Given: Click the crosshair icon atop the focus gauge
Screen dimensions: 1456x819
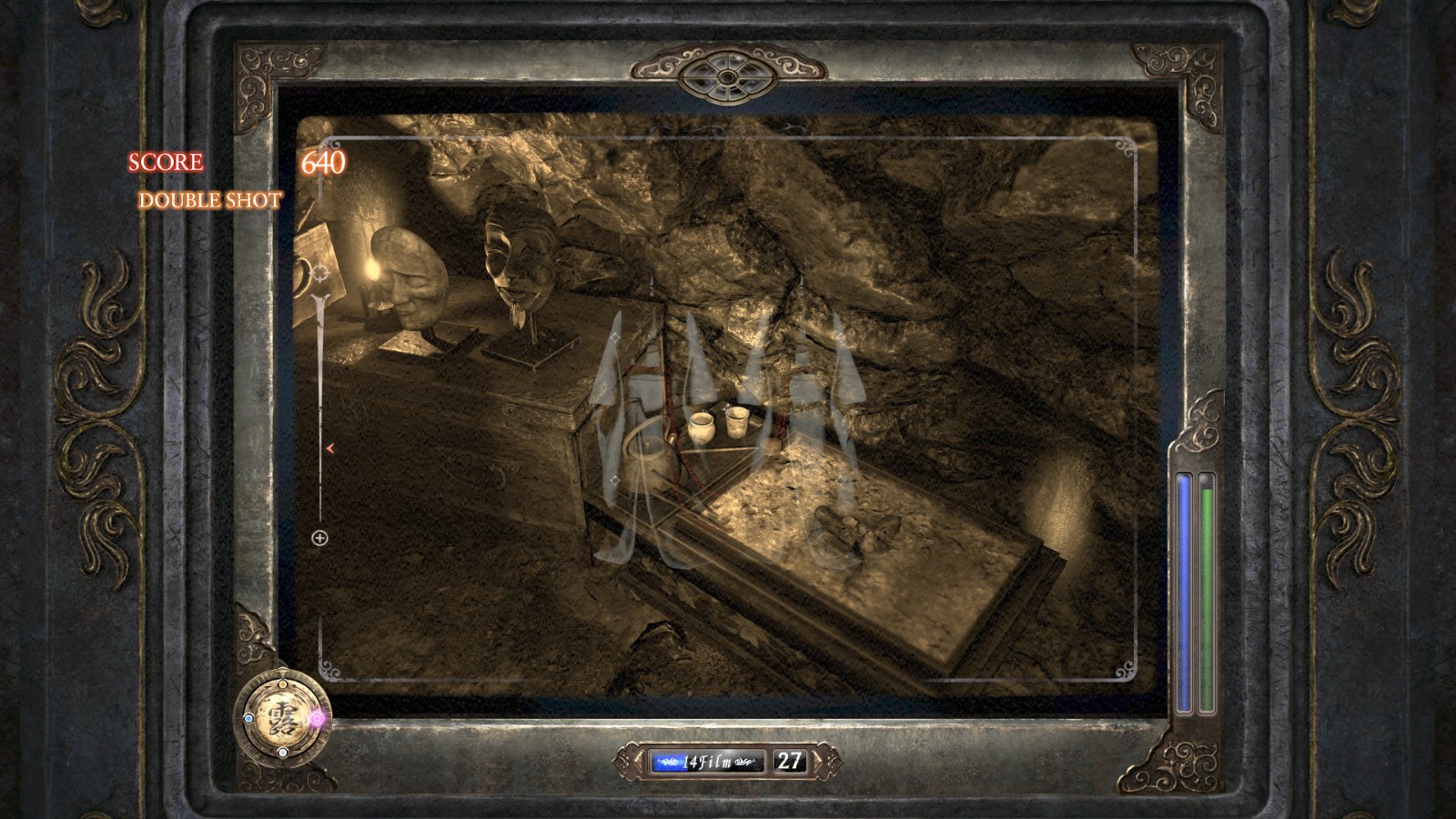Looking at the screenshot, I should 320,271.
